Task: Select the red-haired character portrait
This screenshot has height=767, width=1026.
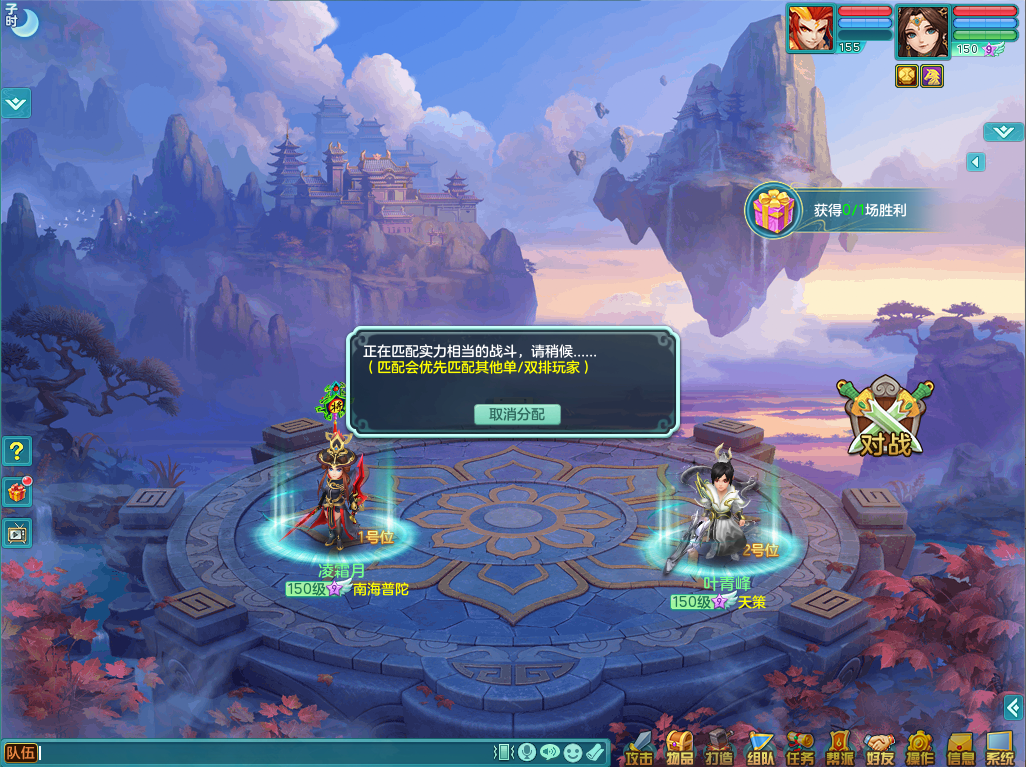Action: click(x=811, y=28)
